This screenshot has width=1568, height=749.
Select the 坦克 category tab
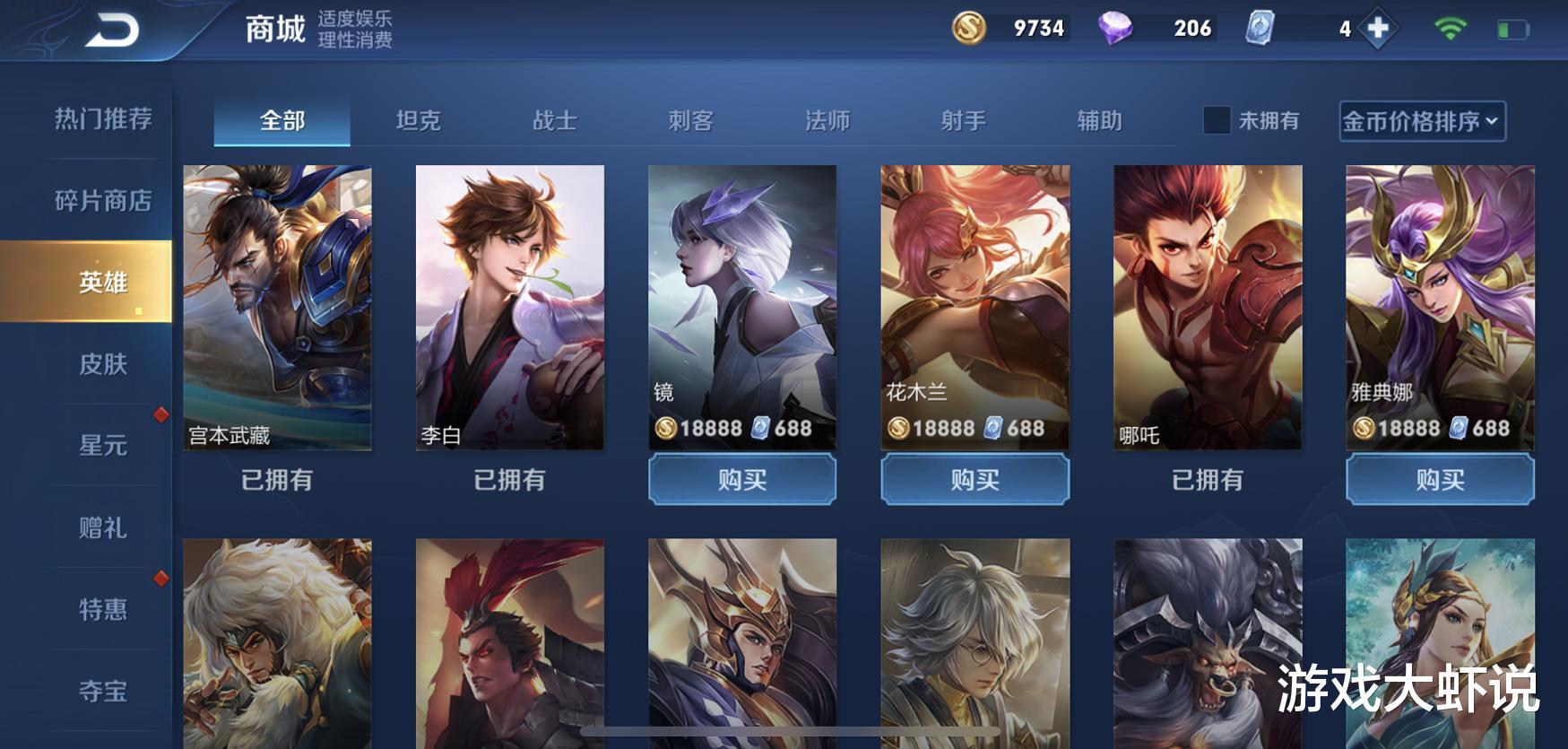tap(420, 121)
